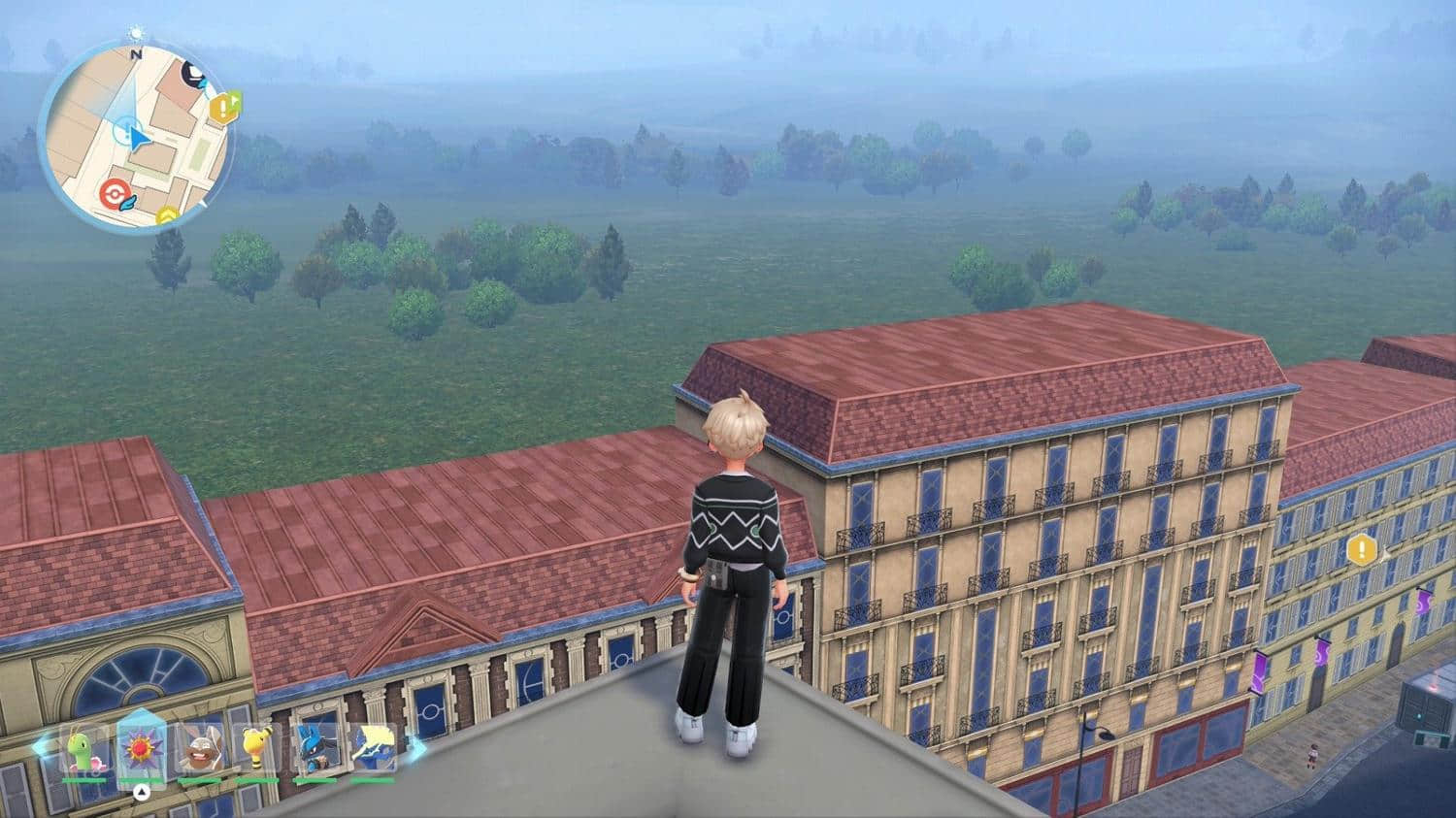The width and height of the screenshot is (1456, 818).
Task: Pick the yellow Ampharos party slot
Action: point(256,750)
